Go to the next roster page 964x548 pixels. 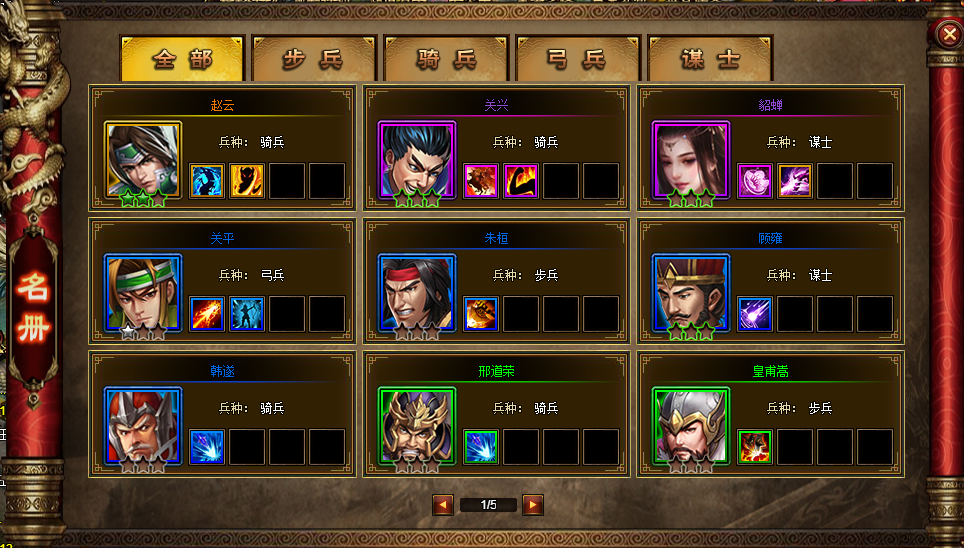click(x=533, y=505)
